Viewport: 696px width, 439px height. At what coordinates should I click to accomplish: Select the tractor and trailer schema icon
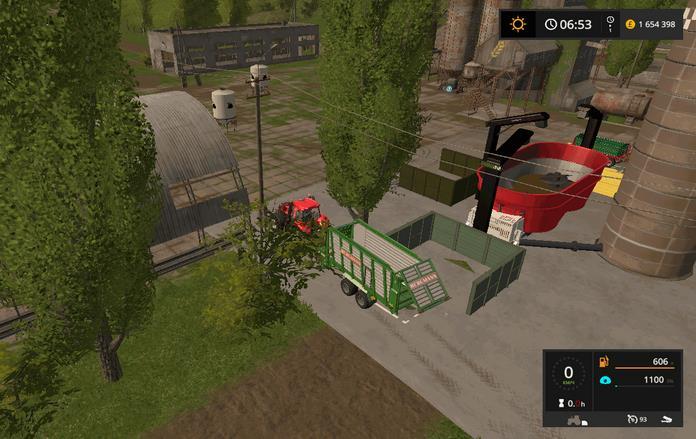[576, 419]
